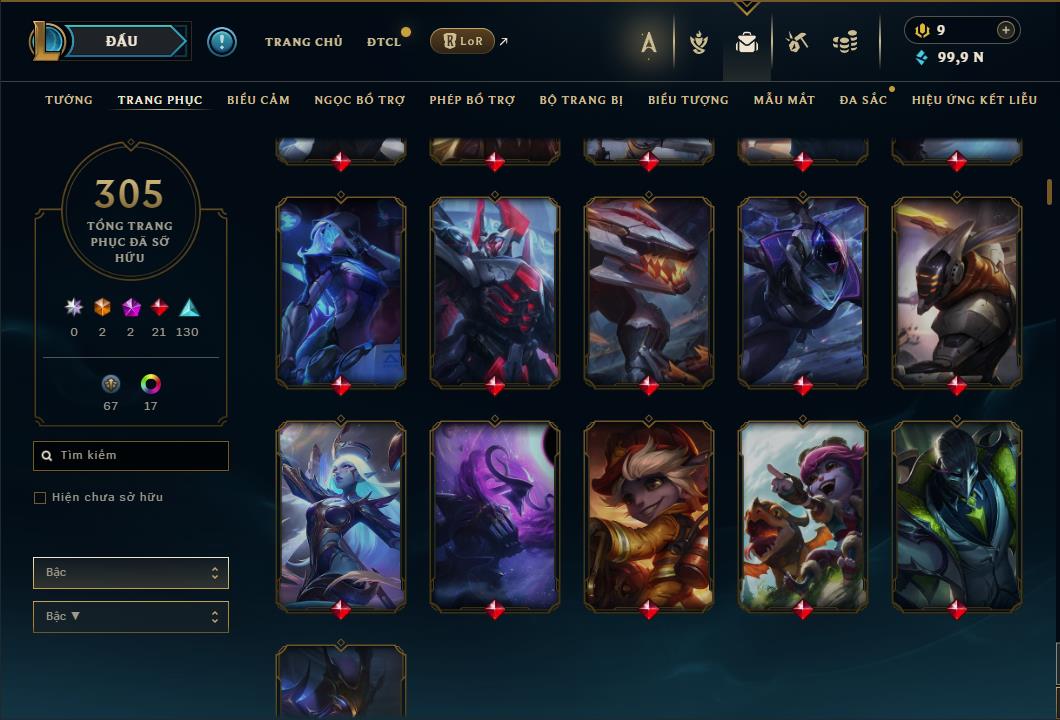This screenshot has height=720, width=1060.
Task: Open the exclamation mark alert icon
Action: [x=222, y=42]
